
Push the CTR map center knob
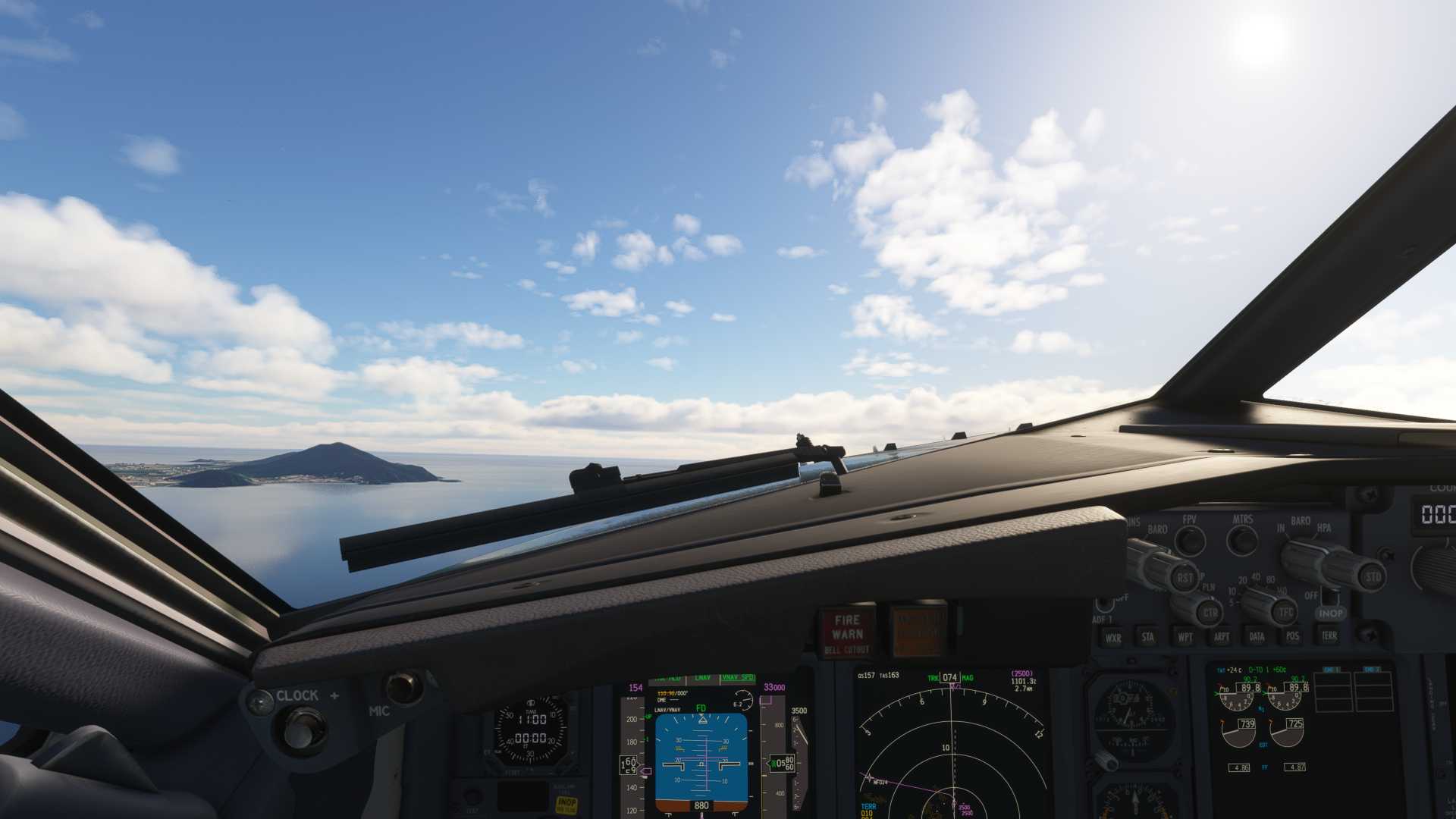tap(1210, 613)
